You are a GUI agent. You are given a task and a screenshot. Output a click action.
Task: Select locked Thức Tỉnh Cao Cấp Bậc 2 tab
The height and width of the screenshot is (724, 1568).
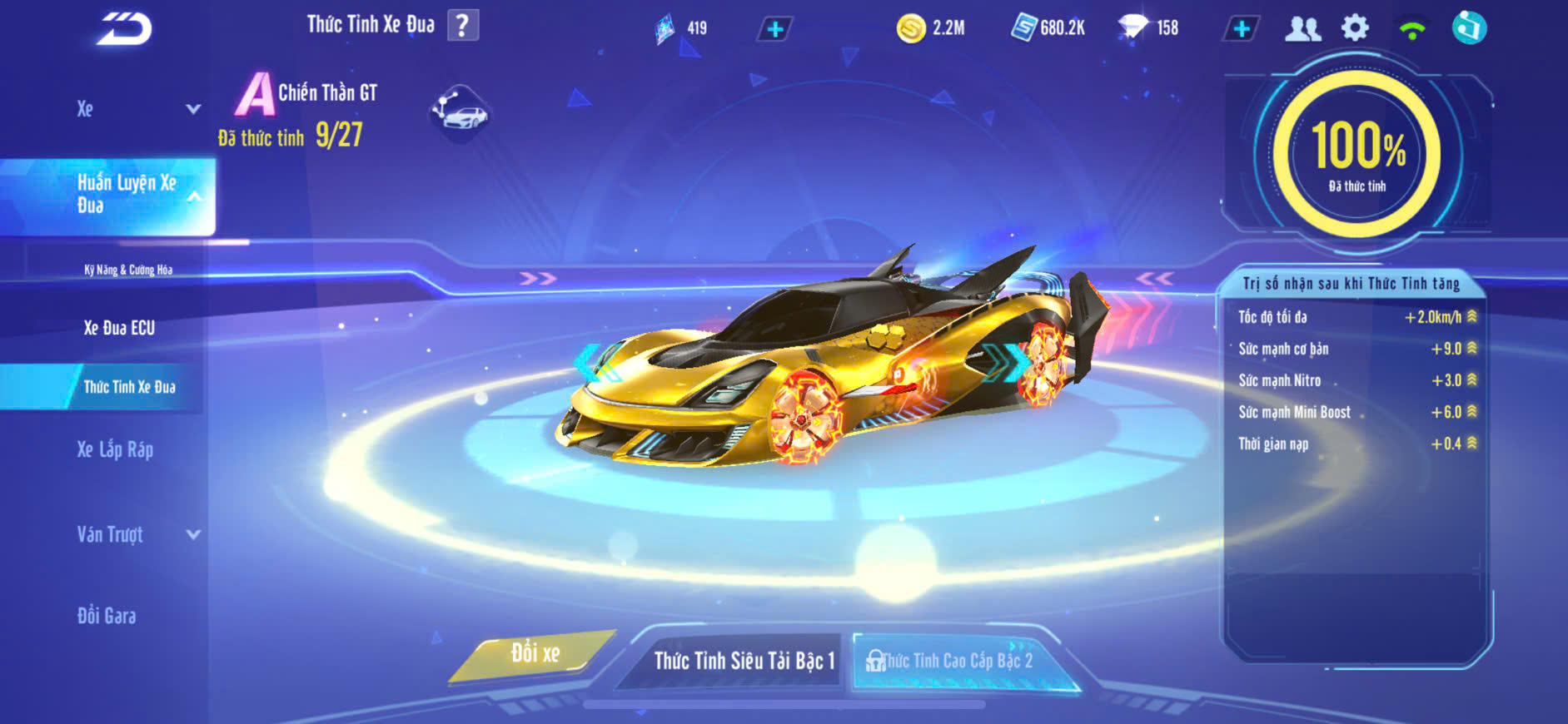tap(956, 662)
